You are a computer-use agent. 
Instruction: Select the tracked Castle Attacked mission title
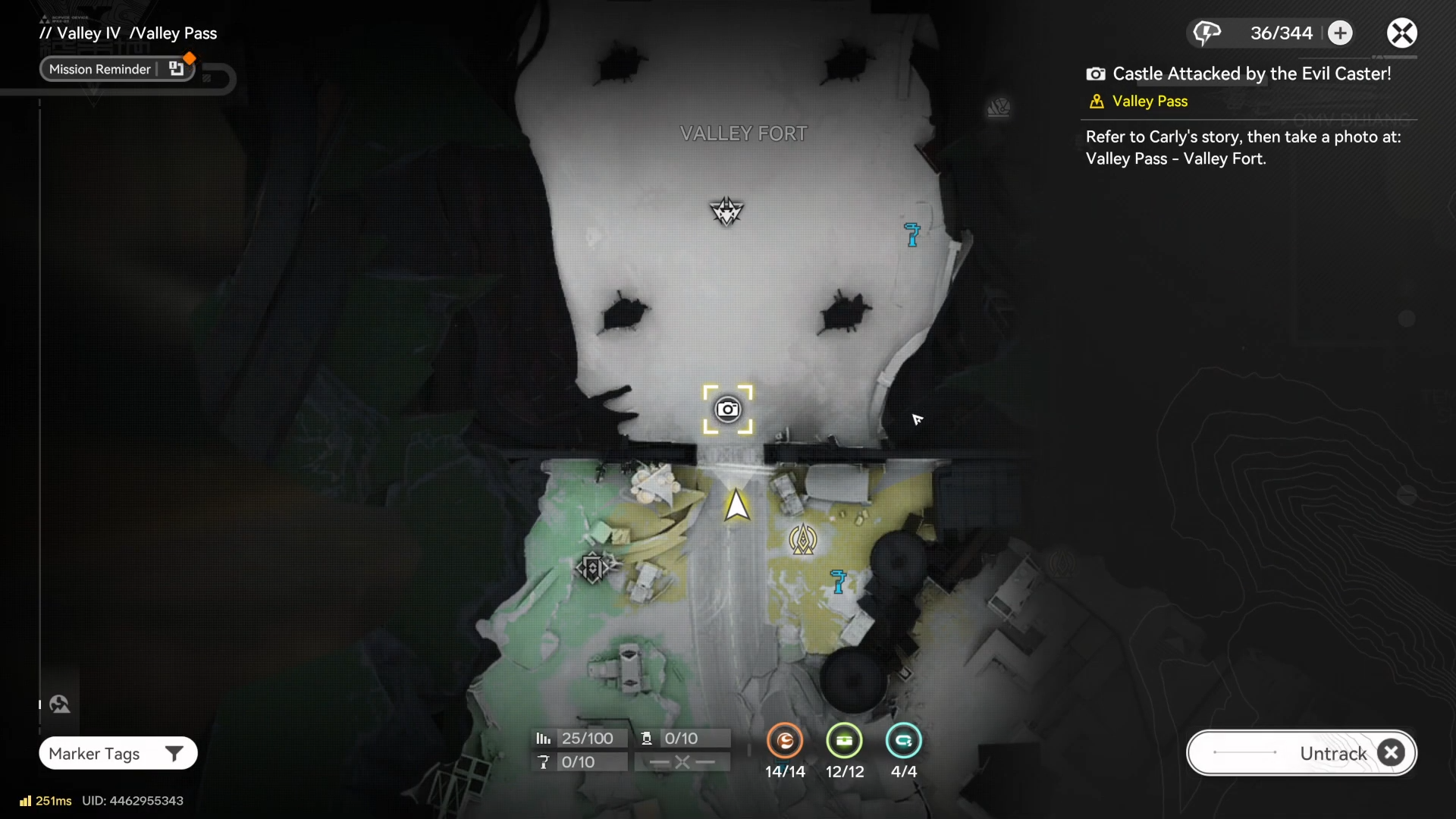pos(1251,74)
